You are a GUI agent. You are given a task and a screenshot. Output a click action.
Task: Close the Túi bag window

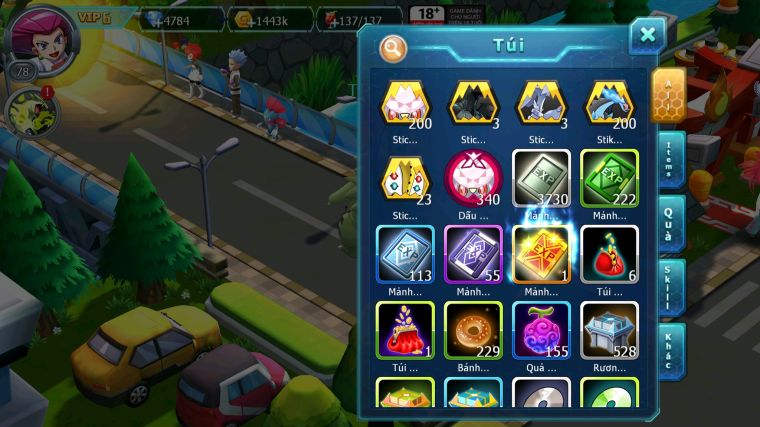point(647,36)
